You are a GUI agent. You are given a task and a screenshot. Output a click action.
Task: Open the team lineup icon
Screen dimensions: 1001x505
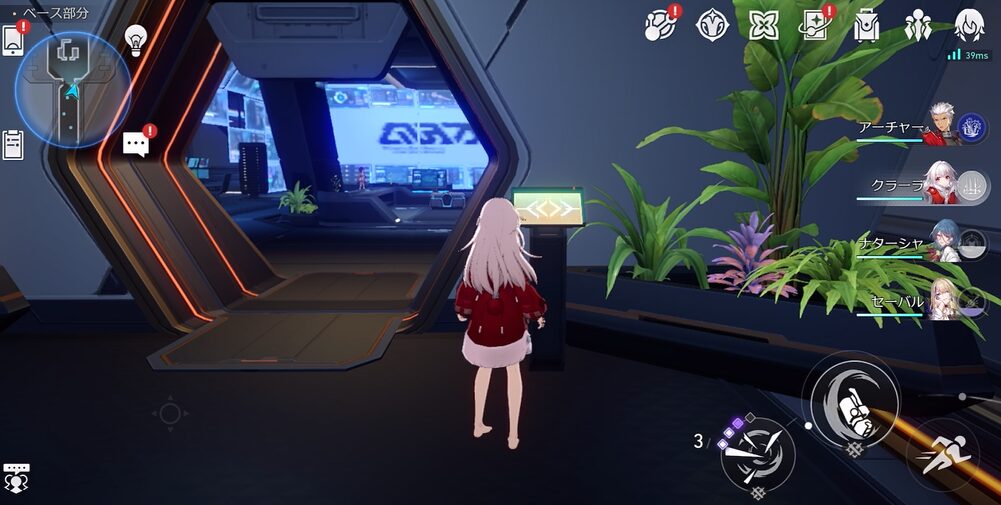click(x=917, y=25)
